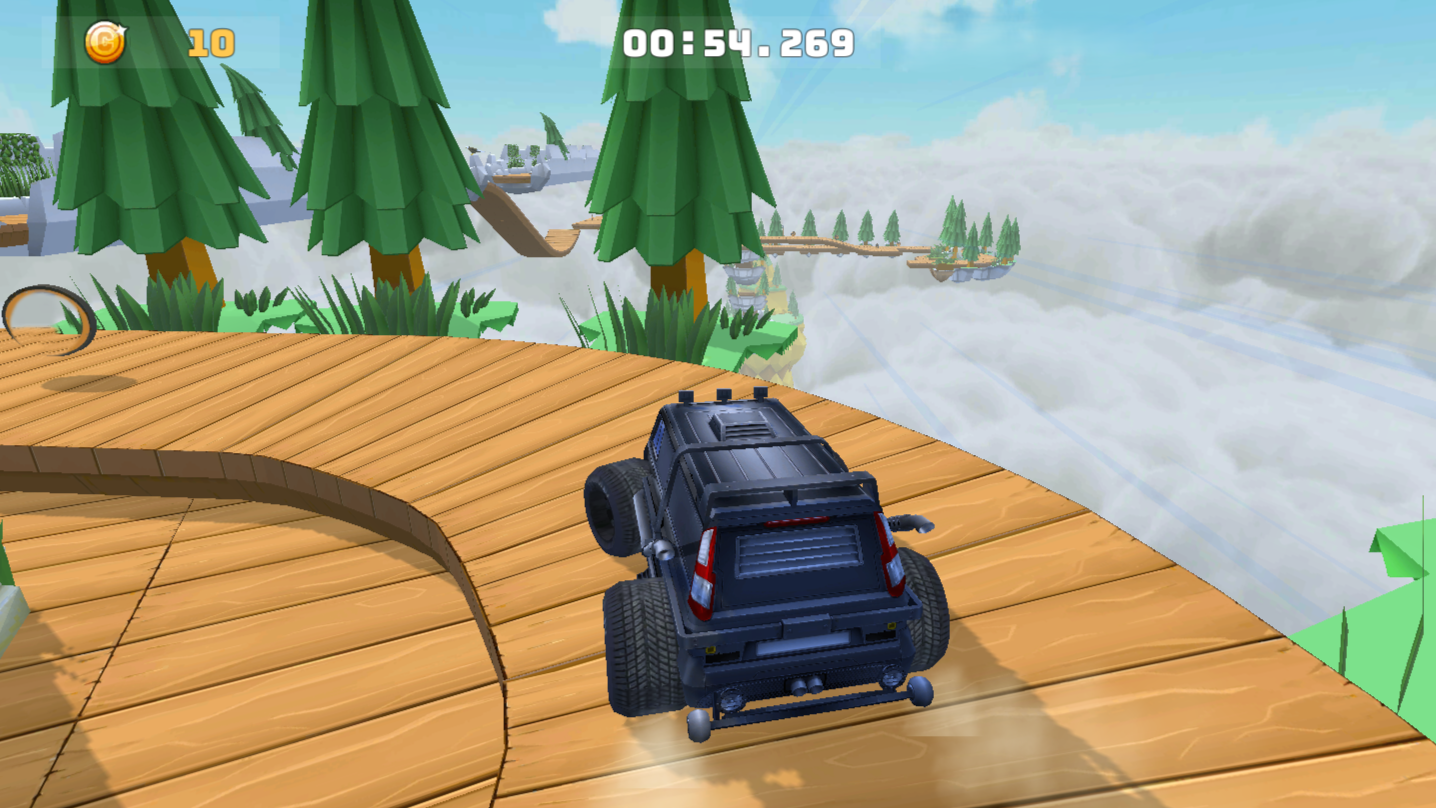1436x808 pixels.
Task: Click the gold coin icon
Action: pyautogui.click(x=106, y=41)
